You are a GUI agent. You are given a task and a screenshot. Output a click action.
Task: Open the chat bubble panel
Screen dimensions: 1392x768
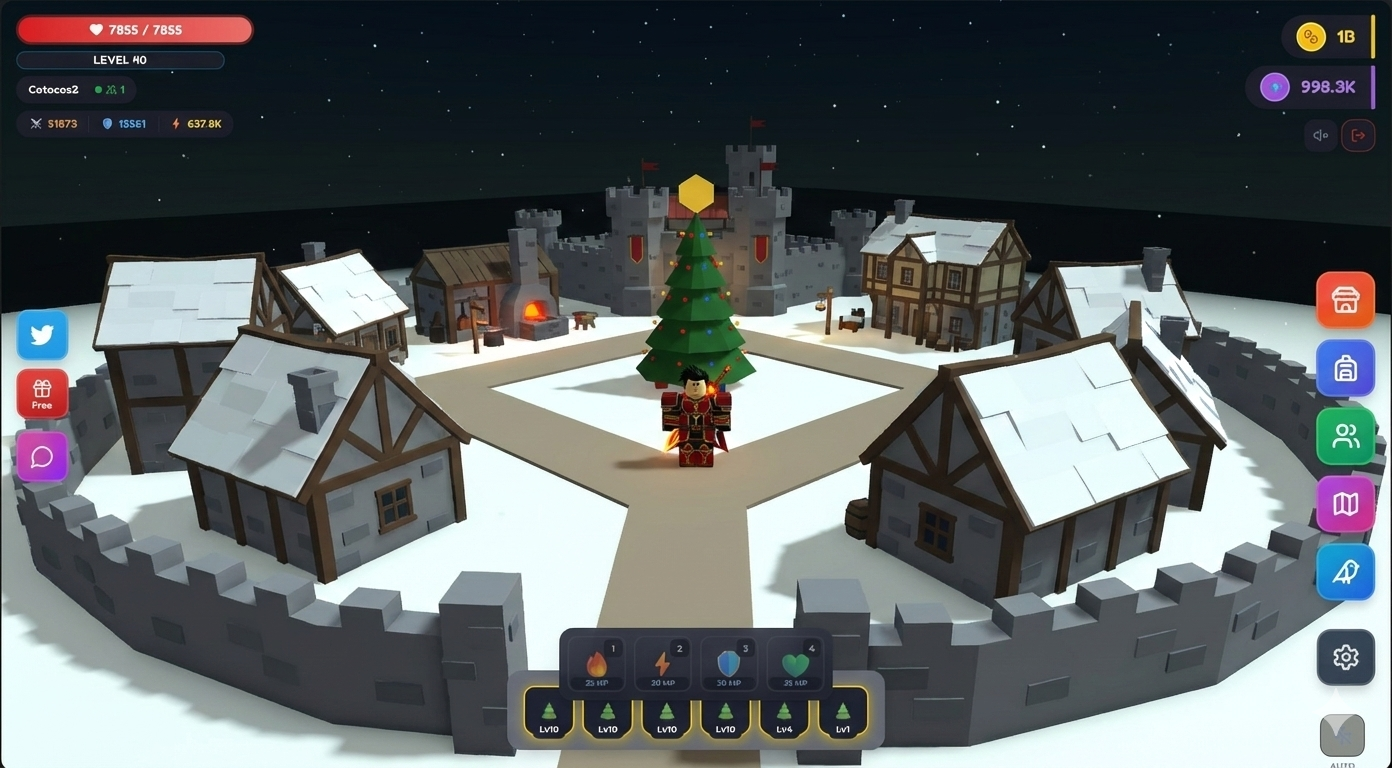click(x=42, y=457)
